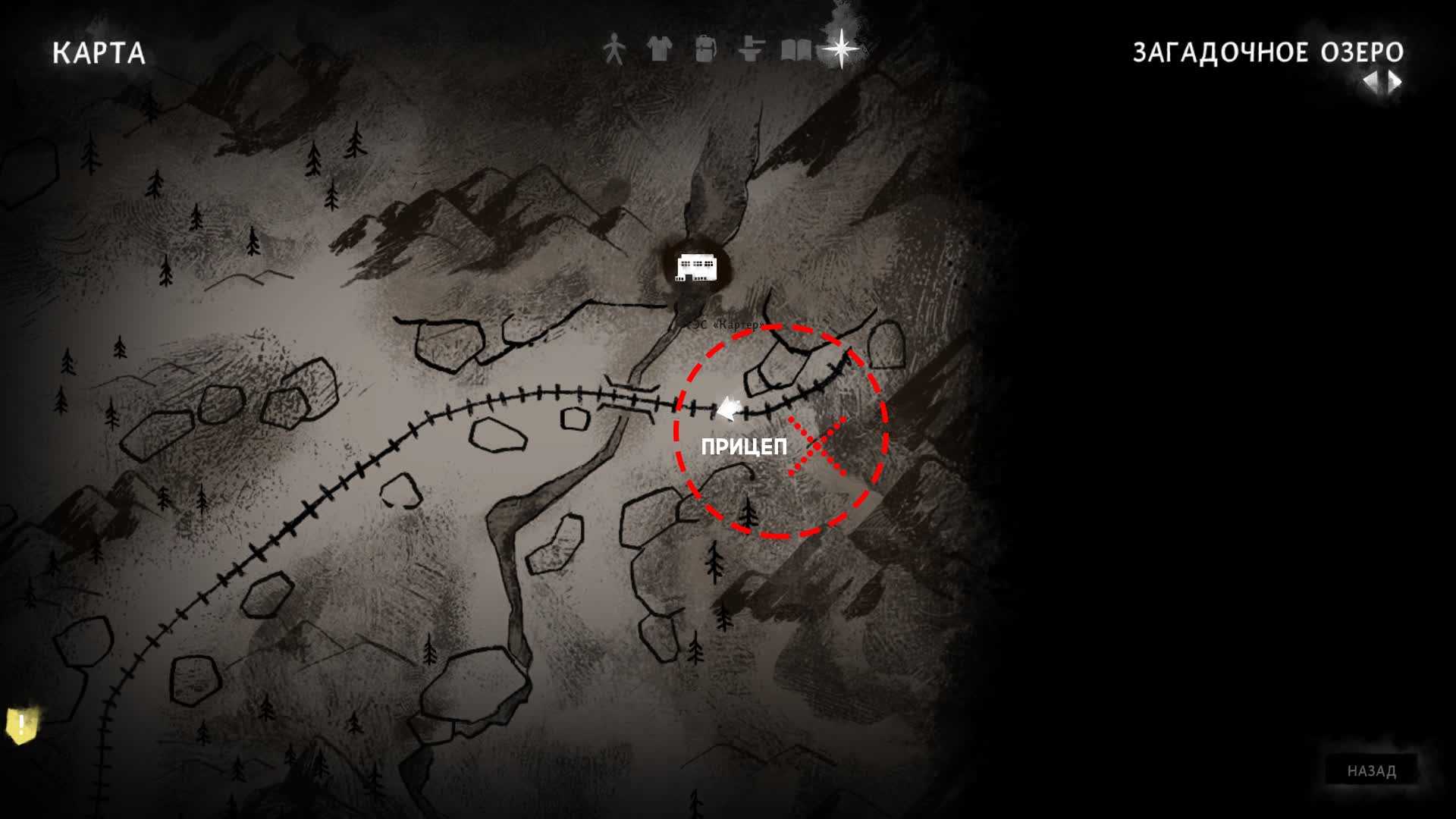Open the status tab with person icon
Viewport: 1456px width, 819px height.
pos(614,50)
